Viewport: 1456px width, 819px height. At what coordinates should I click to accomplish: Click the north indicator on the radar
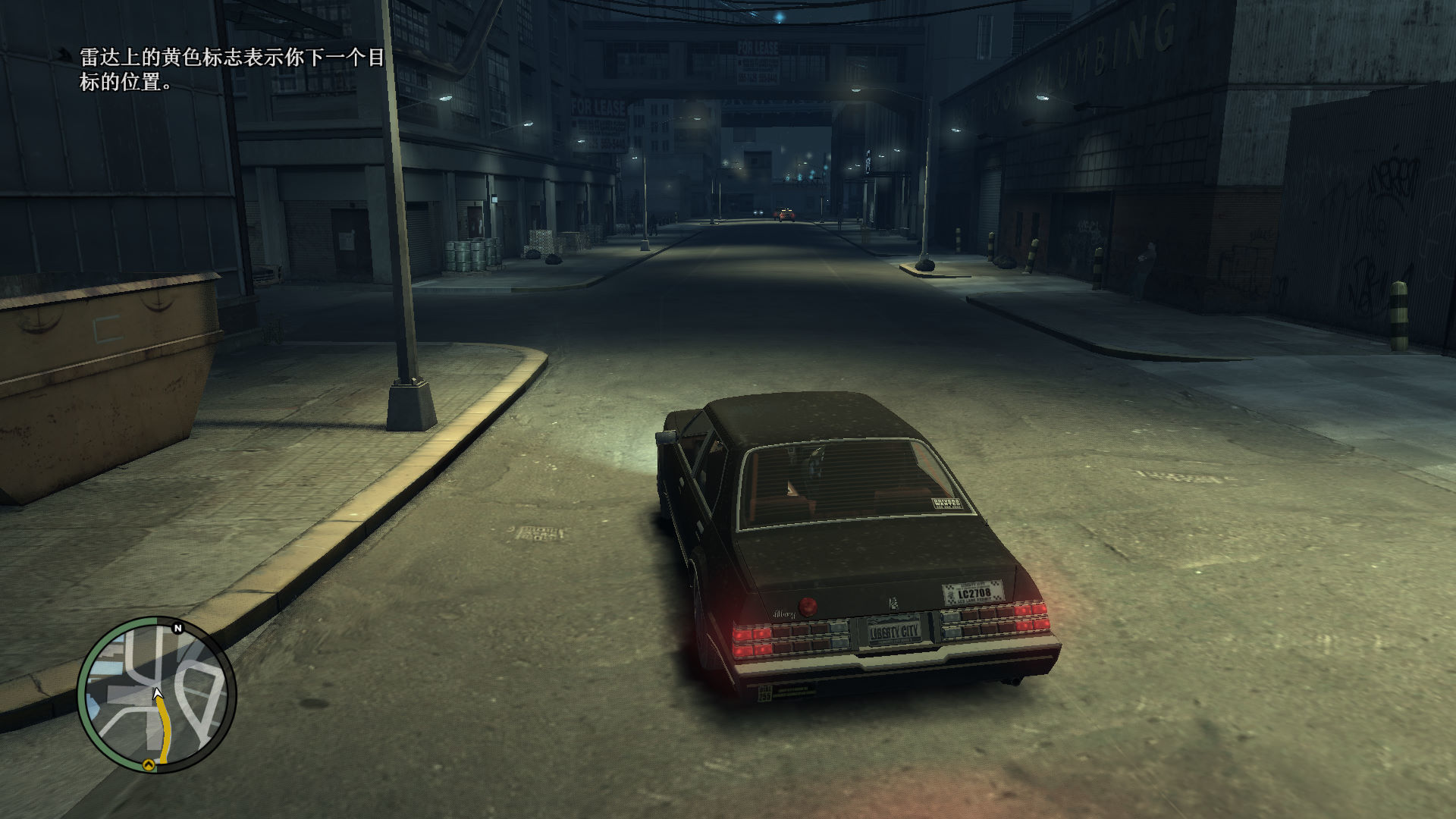[178, 628]
